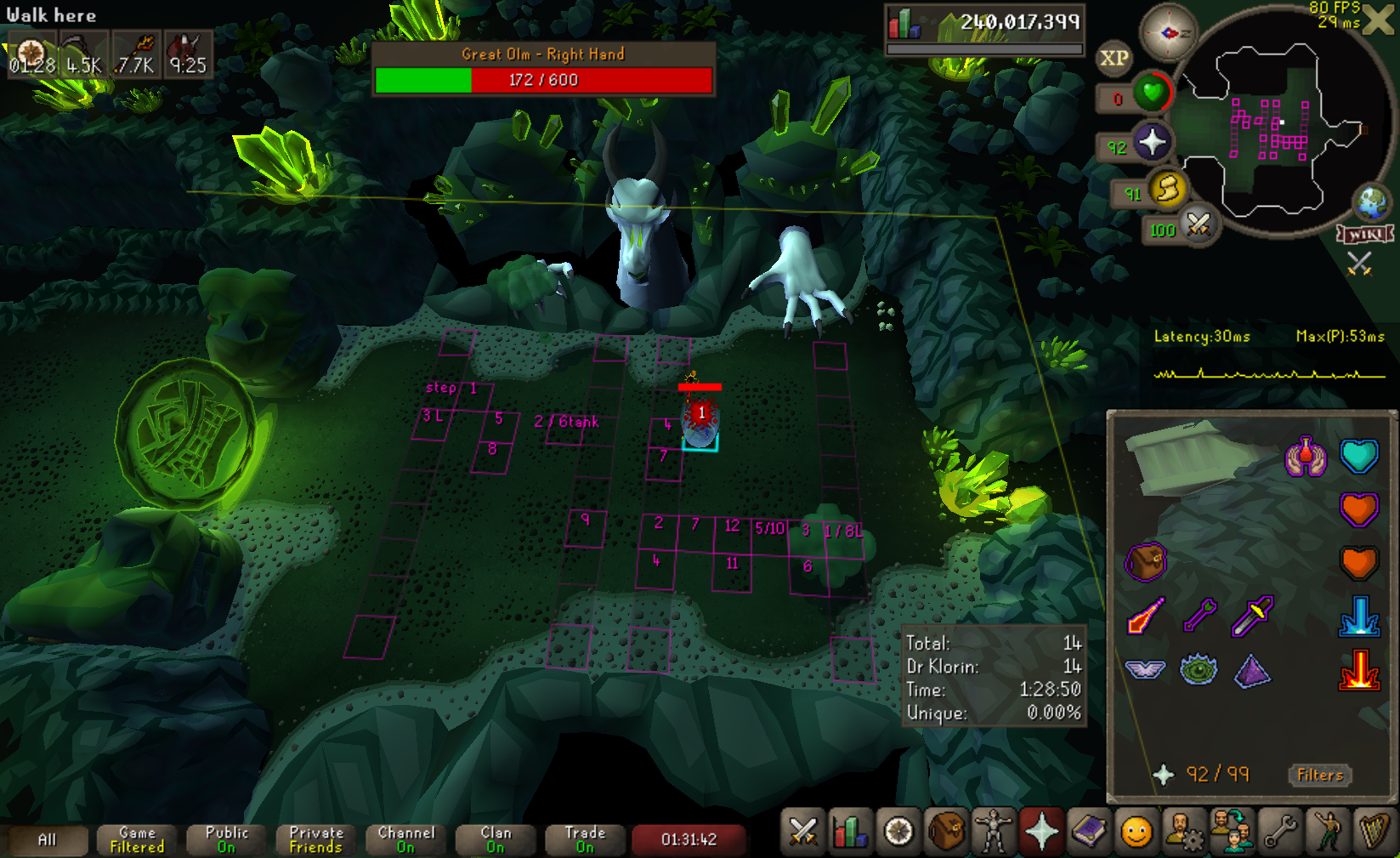
Task: Activate the special attack orb
Action: pos(1199,224)
